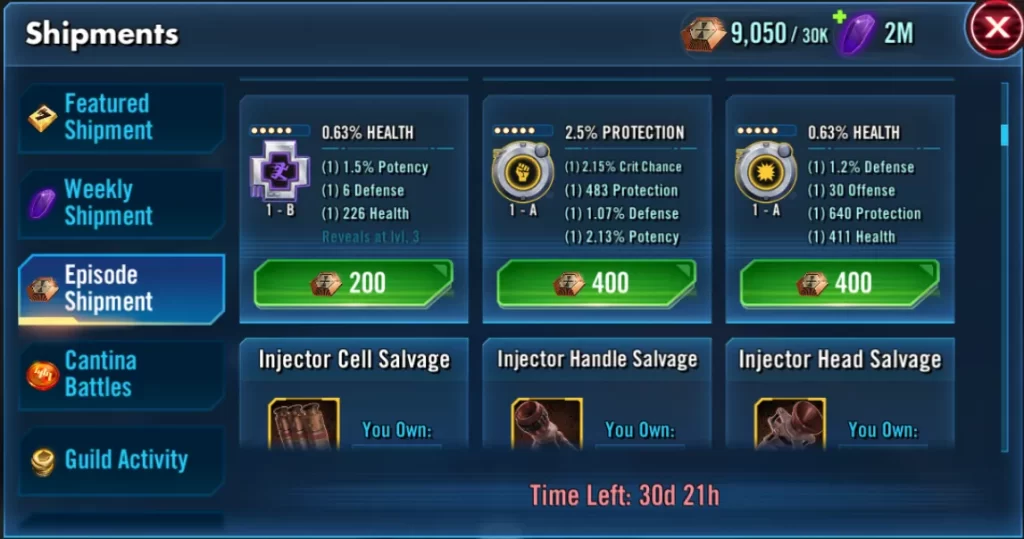Buy the mod priced at 200
The image size is (1024, 539).
pos(354,283)
